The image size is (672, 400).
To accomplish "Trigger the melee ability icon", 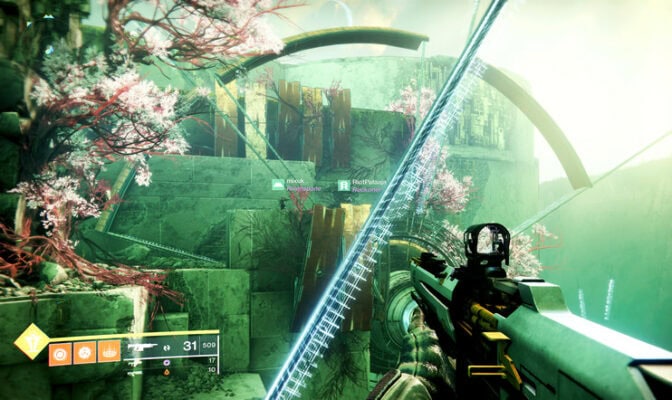I will pos(85,352).
